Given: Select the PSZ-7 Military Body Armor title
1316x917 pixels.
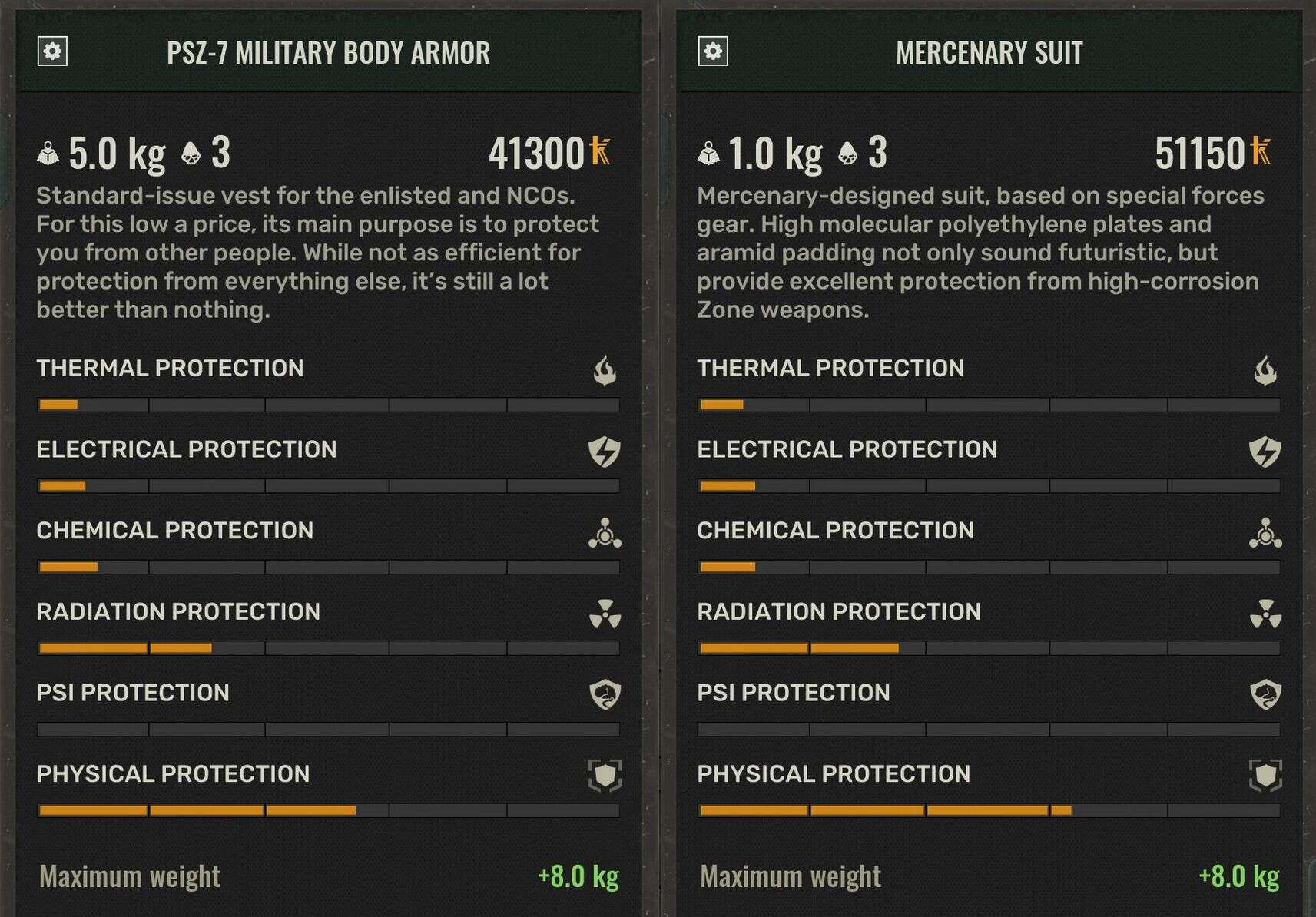Looking at the screenshot, I should (329, 53).
